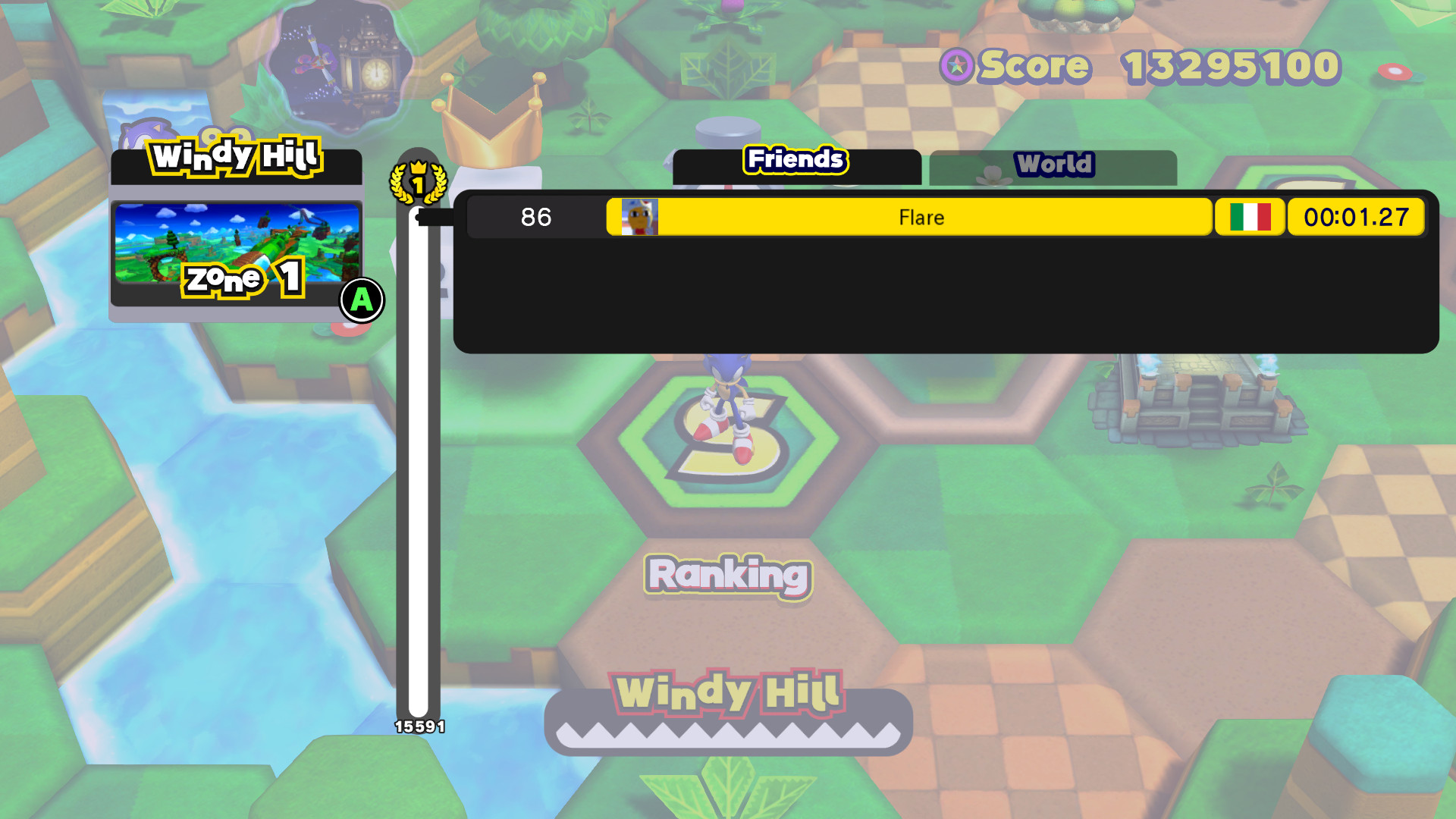Switch to the World leaderboard tab

coord(1056,163)
